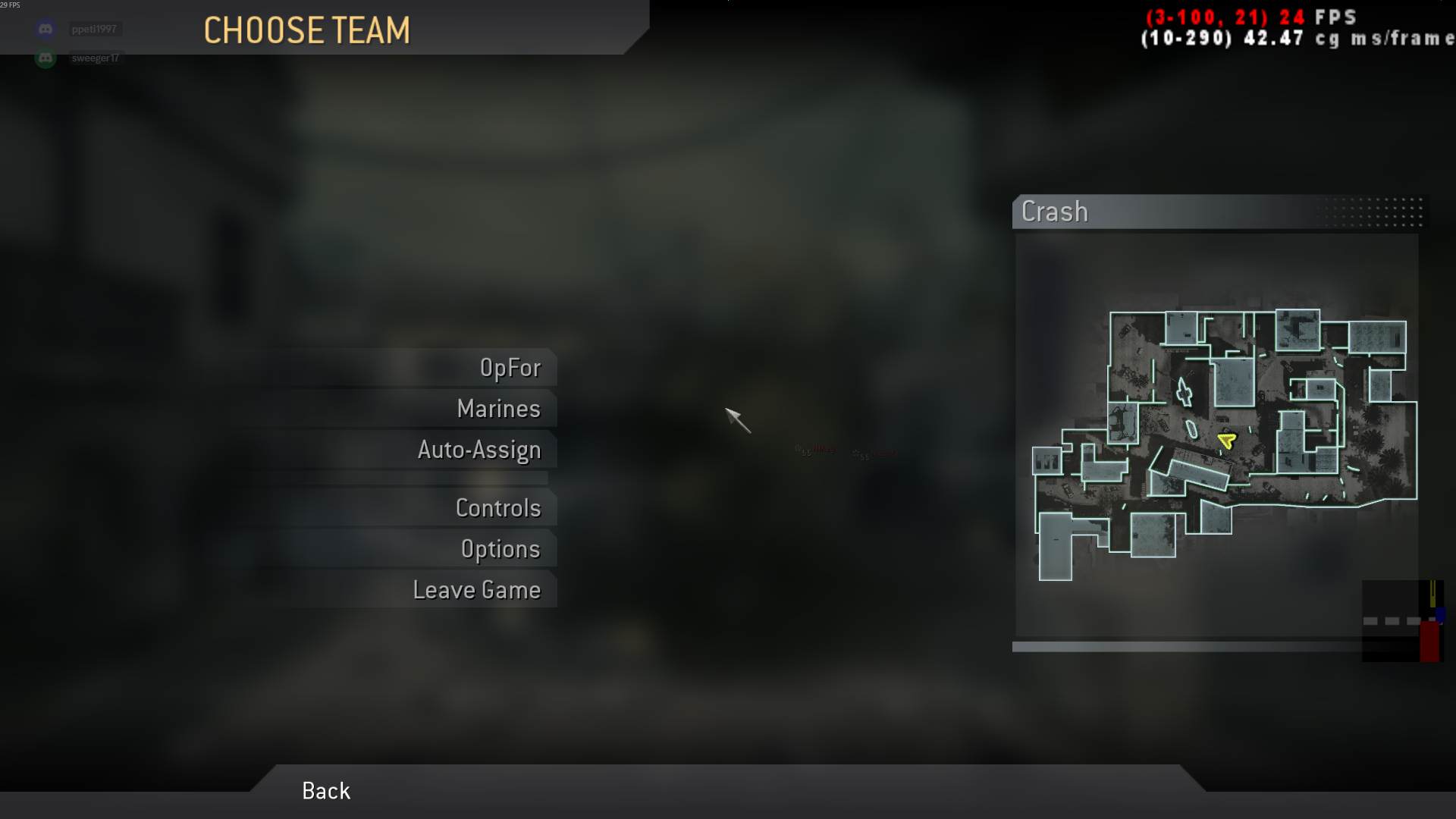Click Leave Game
The image size is (1456, 819).
477,589
